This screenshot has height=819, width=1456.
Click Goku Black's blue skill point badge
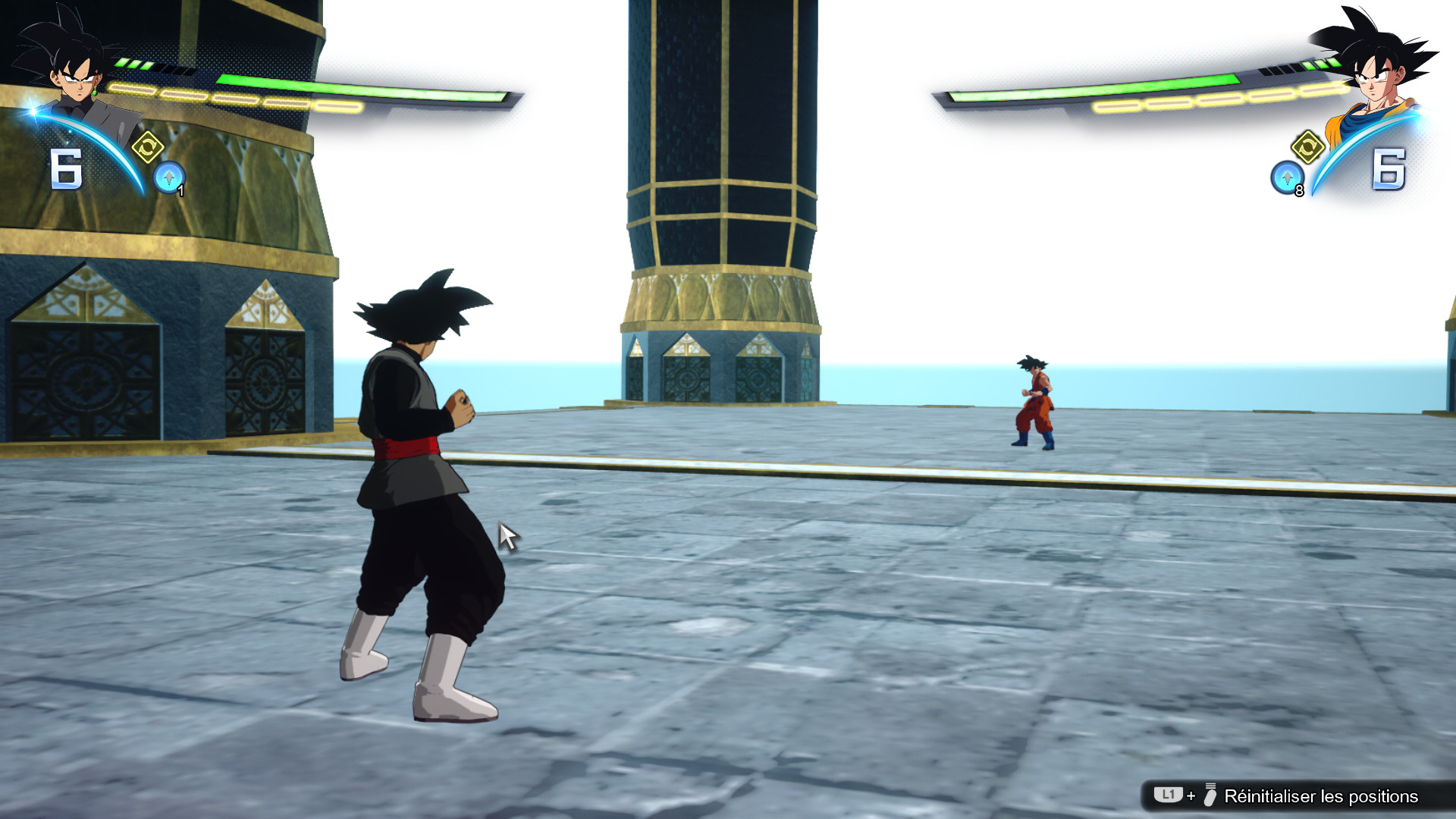tap(168, 176)
